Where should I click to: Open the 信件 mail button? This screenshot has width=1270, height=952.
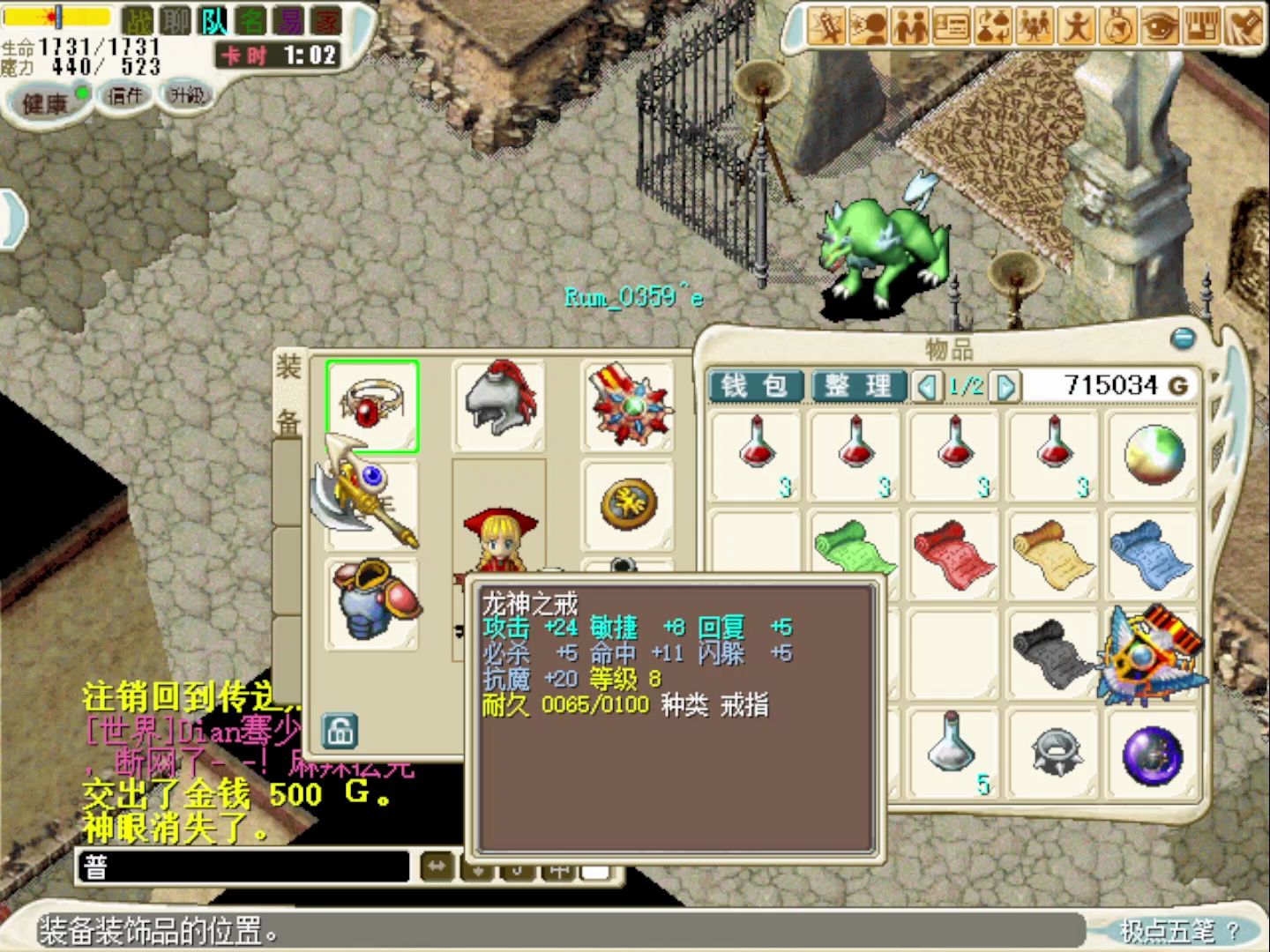pyautogui.click(x=124, y=96)
